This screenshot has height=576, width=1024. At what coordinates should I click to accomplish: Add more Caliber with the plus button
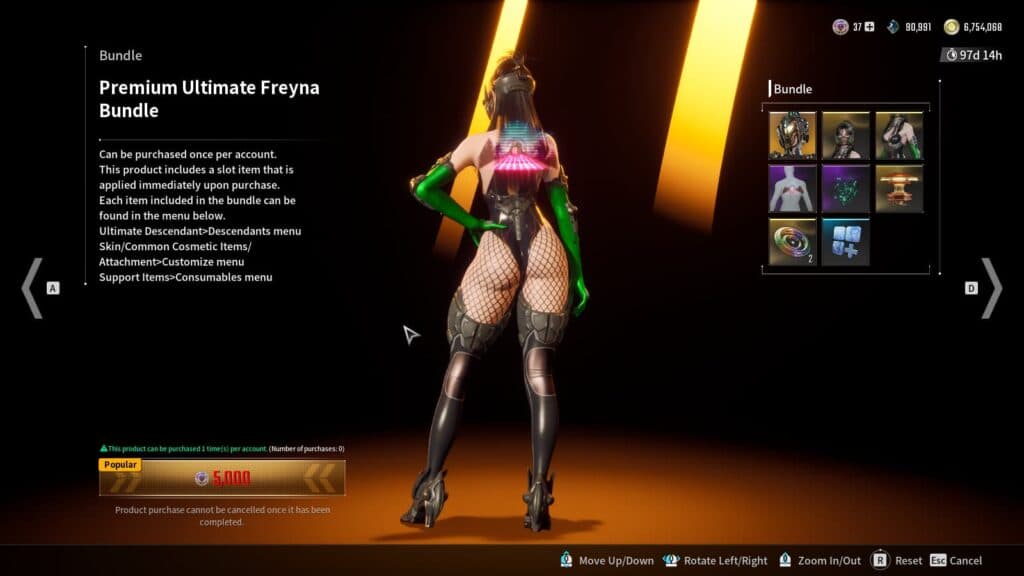point(869,27)
